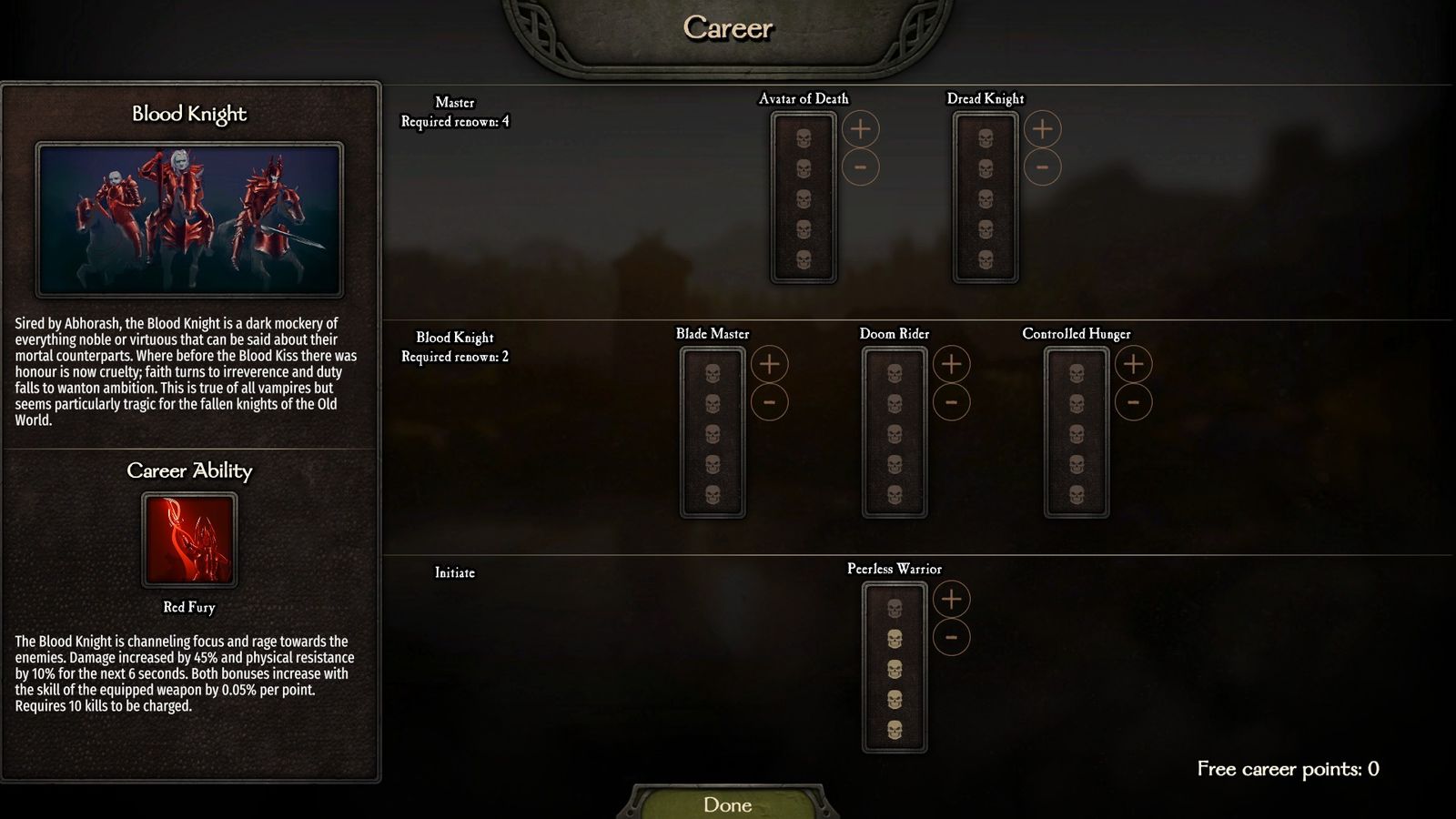
Task: Decrease the Doom Rider skill
Action: 951,402
